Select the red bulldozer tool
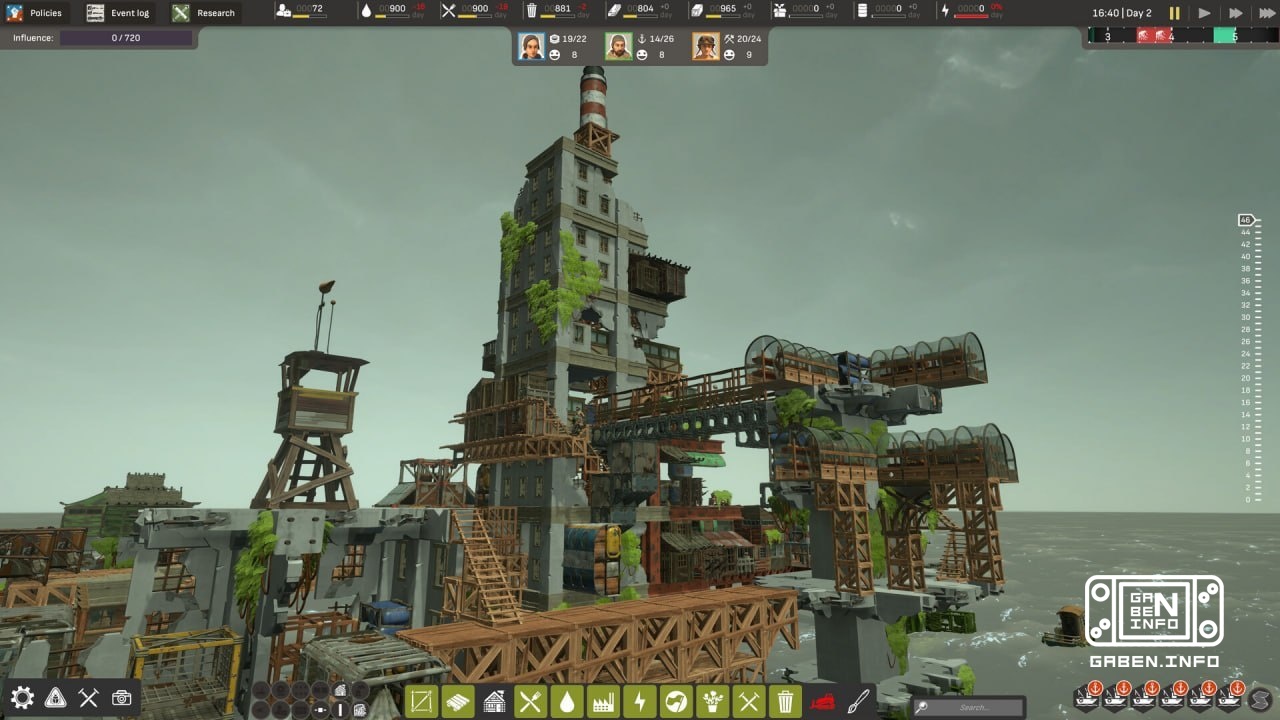Image resolution: width=1280 pixels, height=720 pixels. [x=821, y=701]
